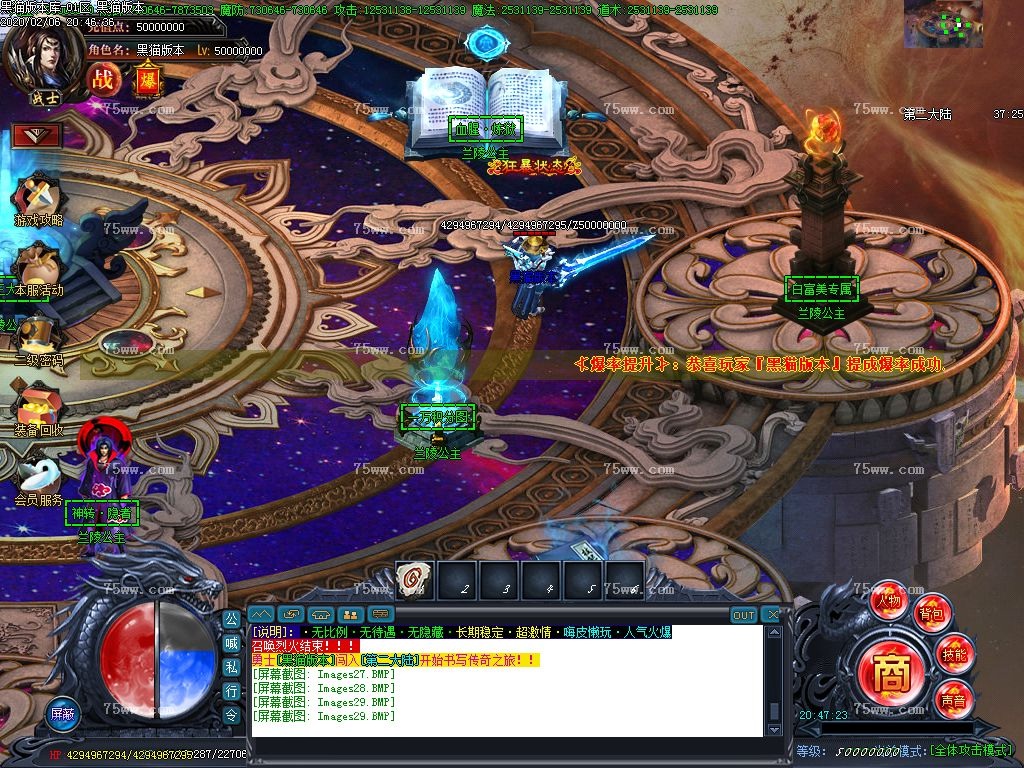Open the 人物 character panel

pyautogui.click(x=888, y=601)
